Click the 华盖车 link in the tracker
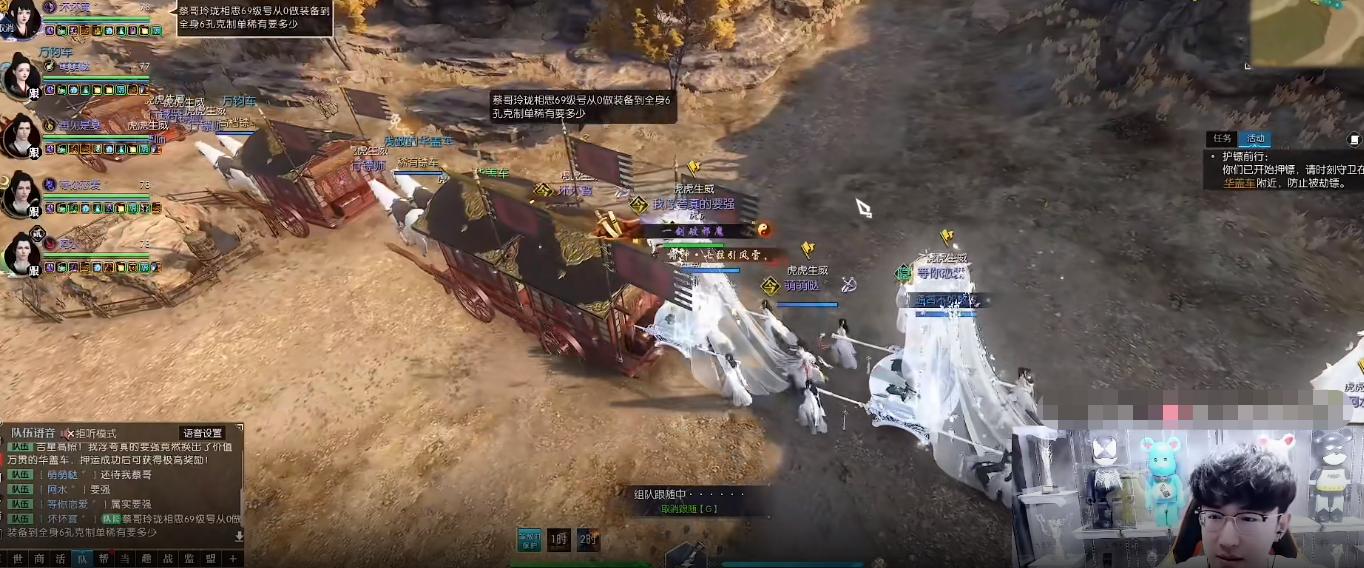The width and height of the screenshot is (1364, 568). pos(1240,183)
